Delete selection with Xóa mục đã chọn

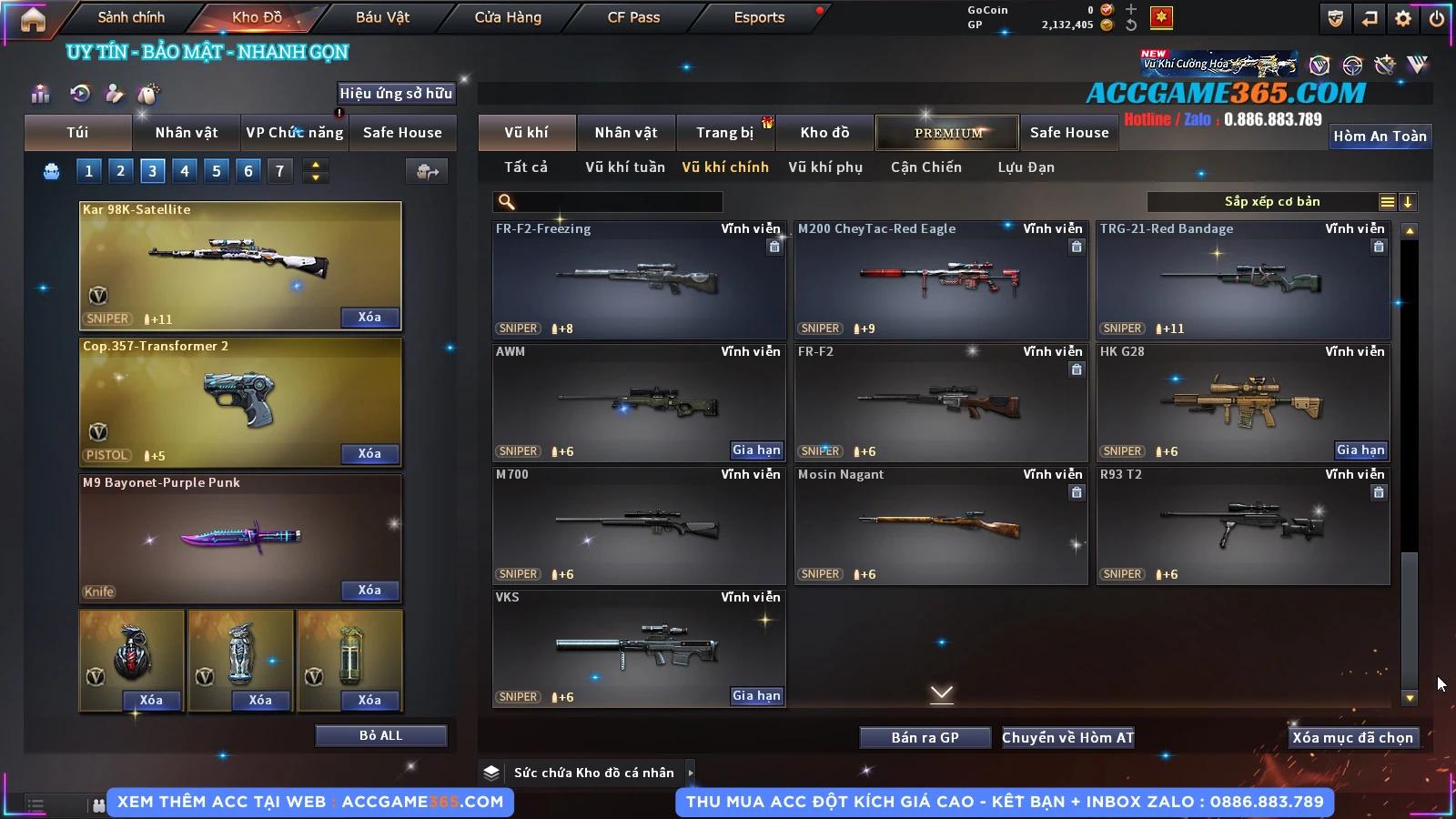click(1352, 737)
